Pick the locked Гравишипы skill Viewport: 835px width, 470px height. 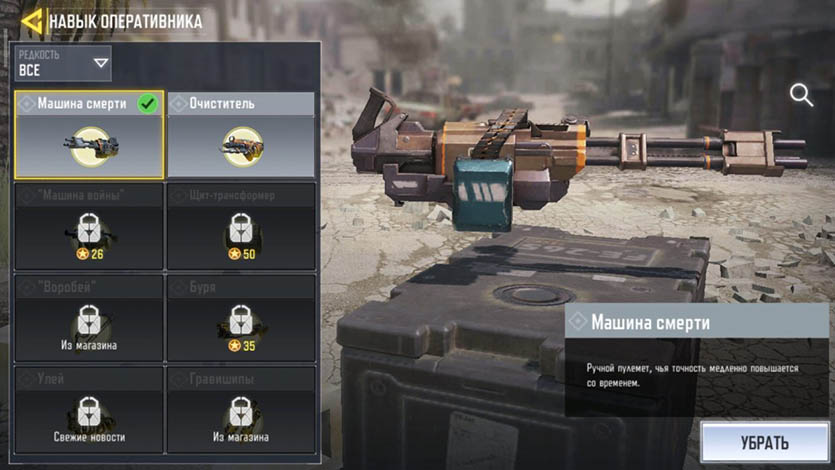[x=241, y=410]
